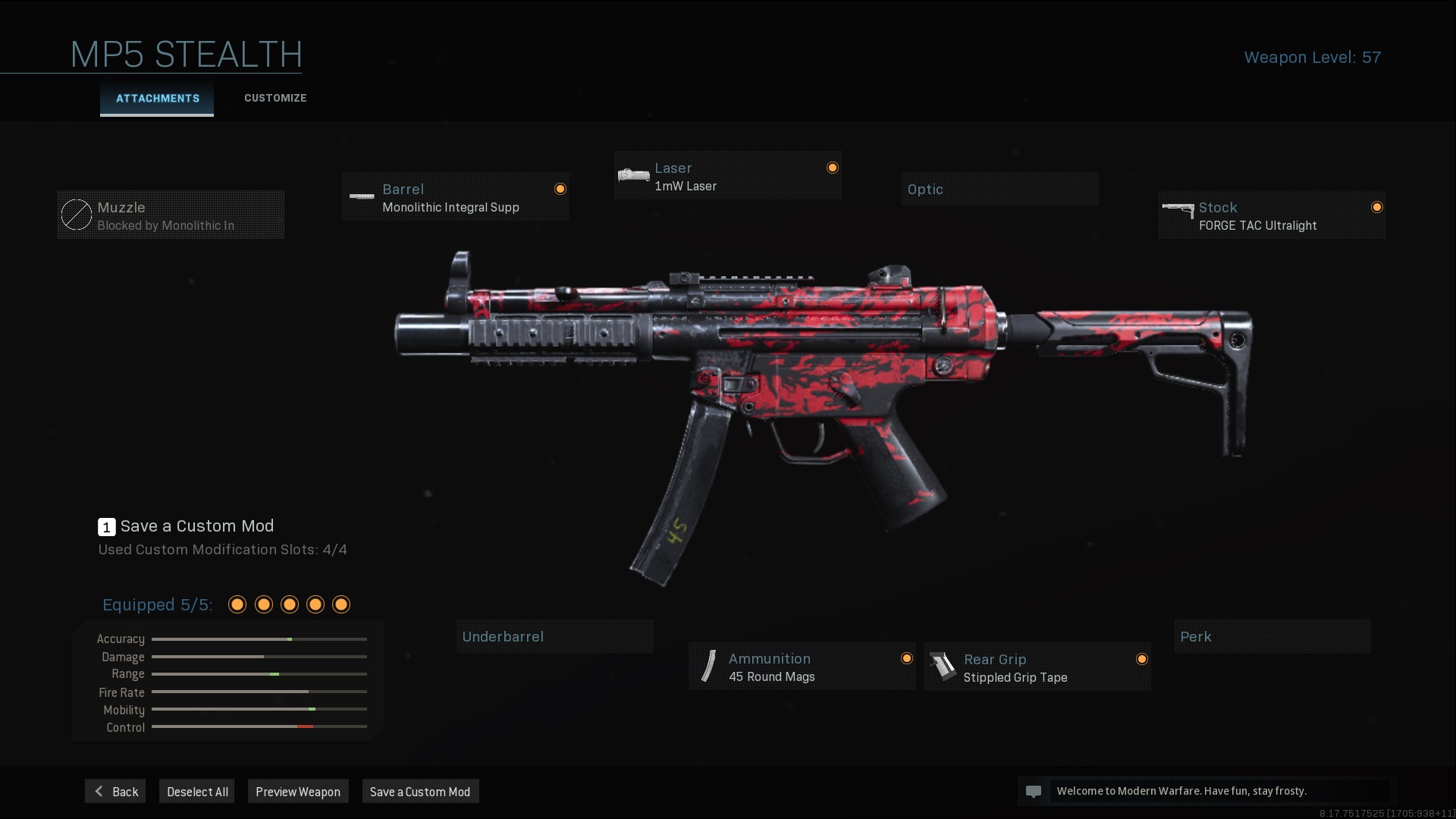Open the Customize tab
This screenshot has width=1456, height=819.
click(x=275, y=99)
